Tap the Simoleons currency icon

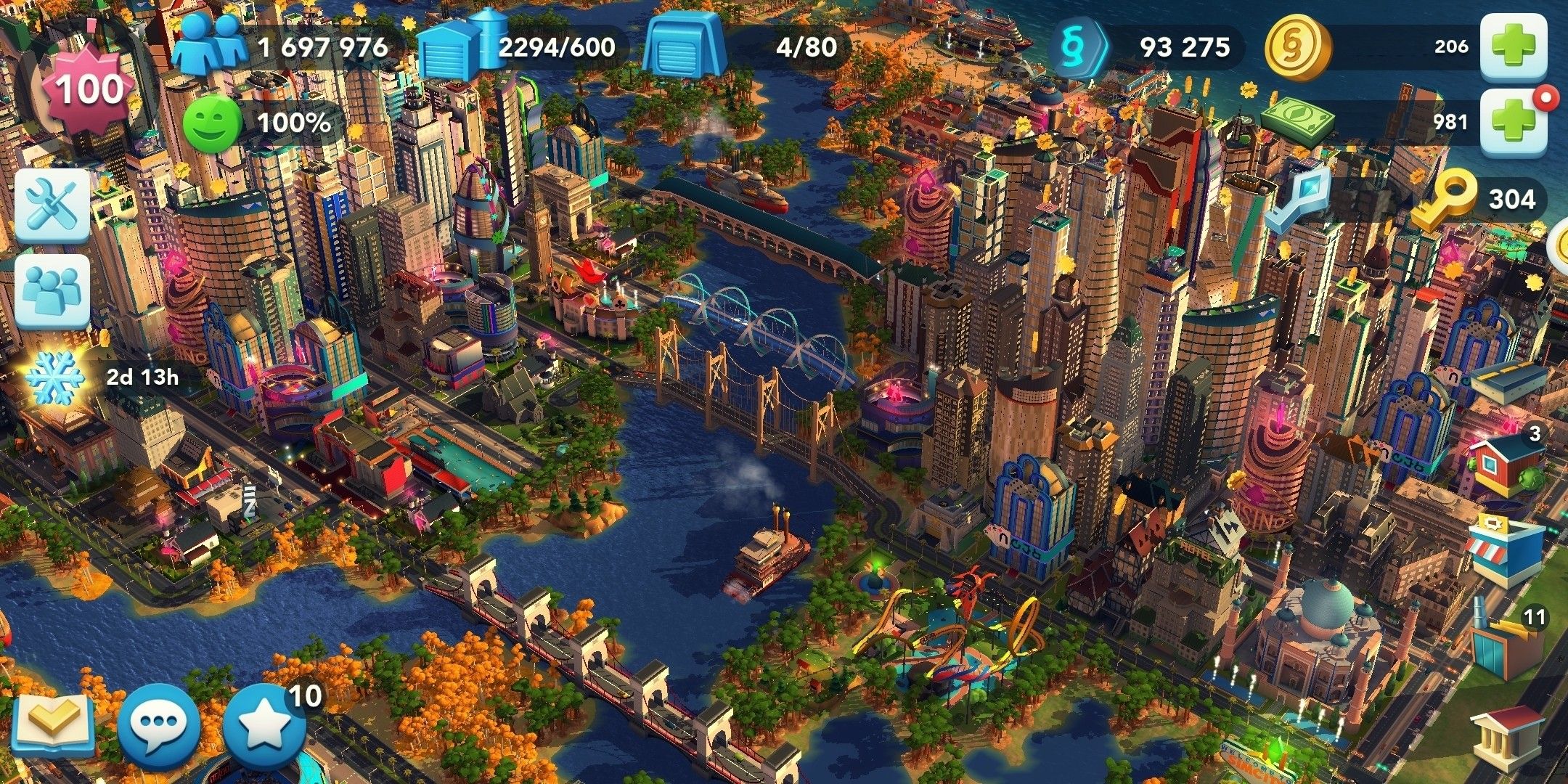coord(1079,46)
